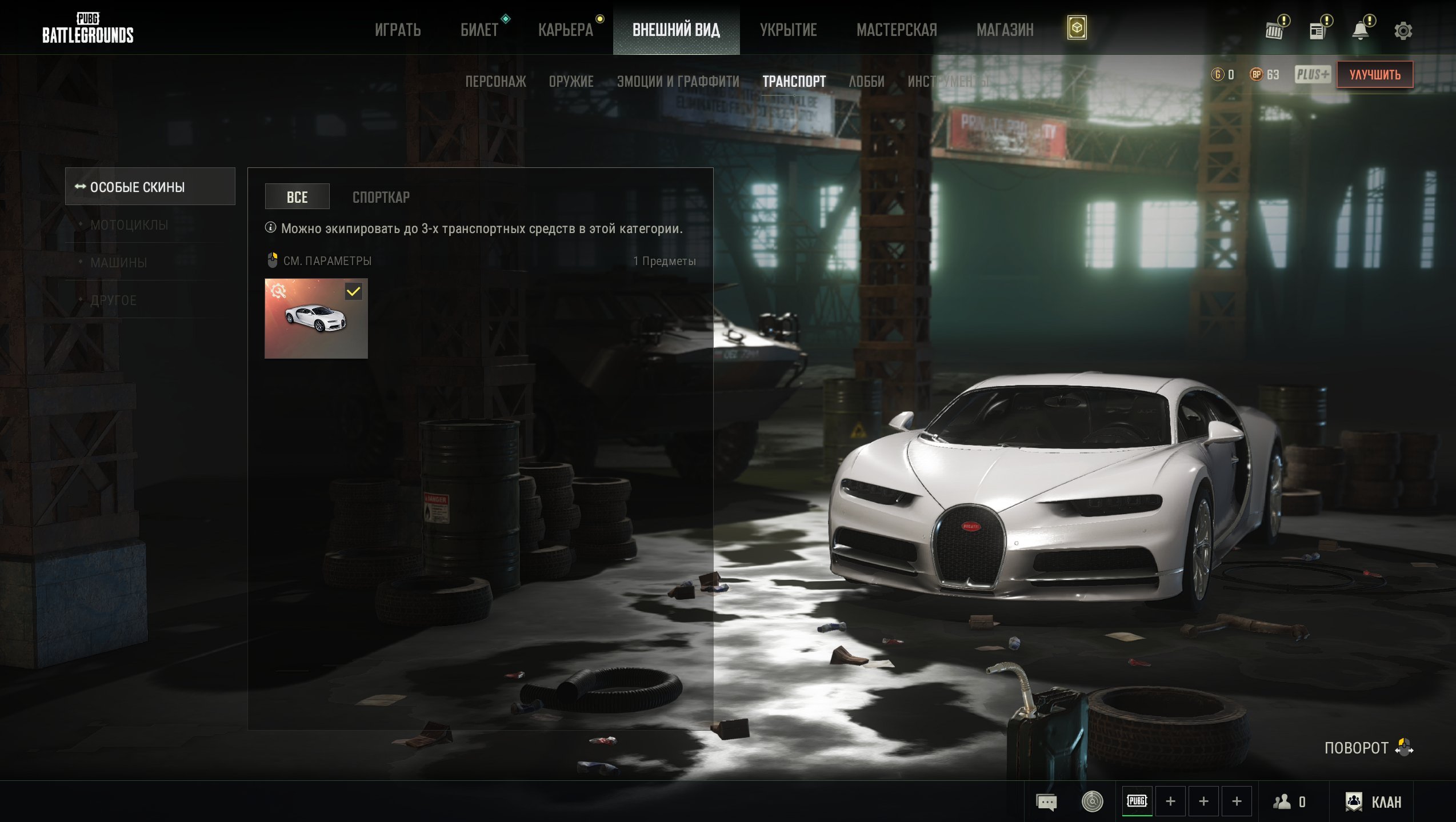Screen dimensions: 1456x822
Task: Open settings with the gear icon
Action: 1403,31
